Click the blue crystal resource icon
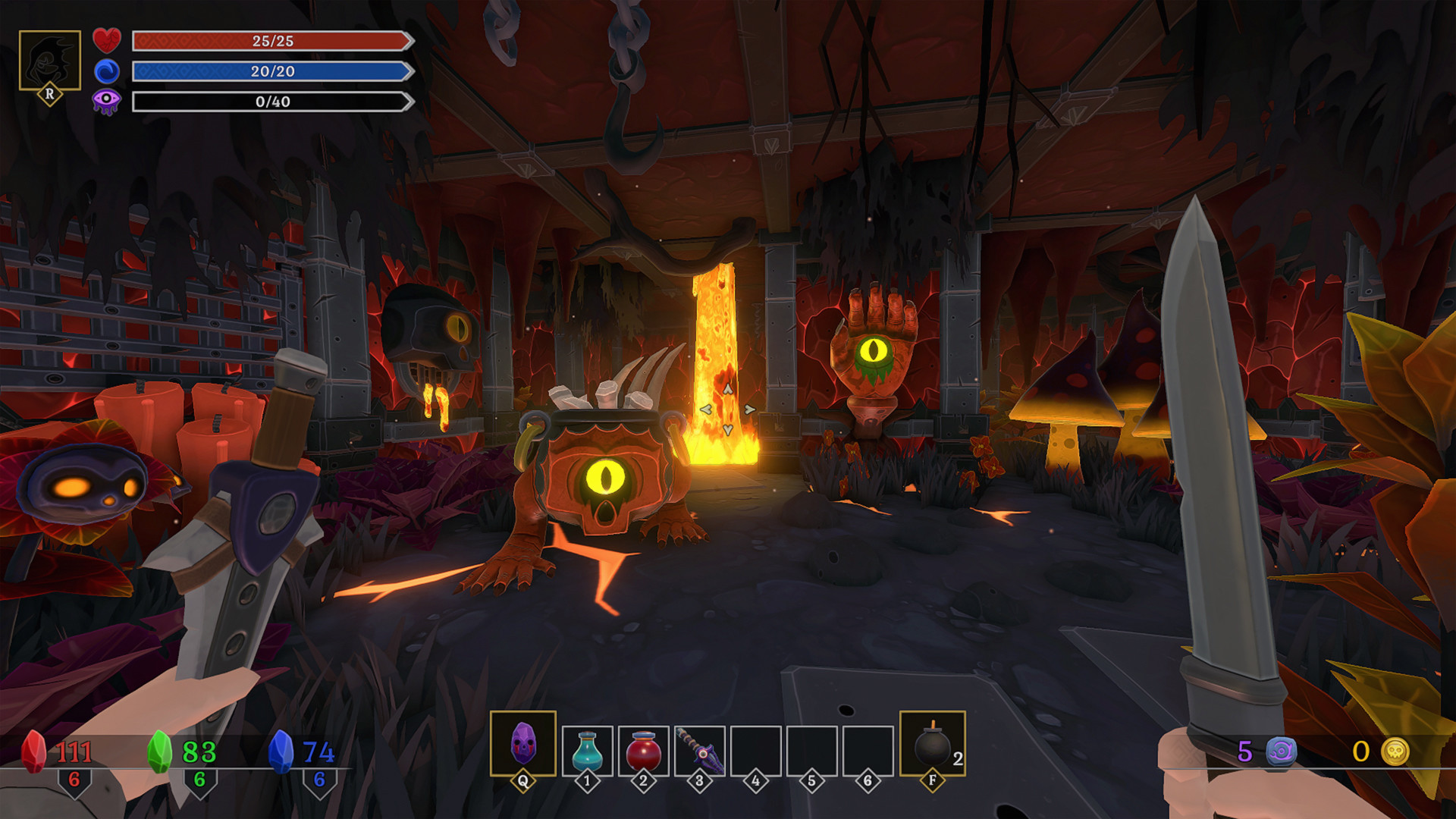Viewport: 1456px width, 819px height. (281, 751)
